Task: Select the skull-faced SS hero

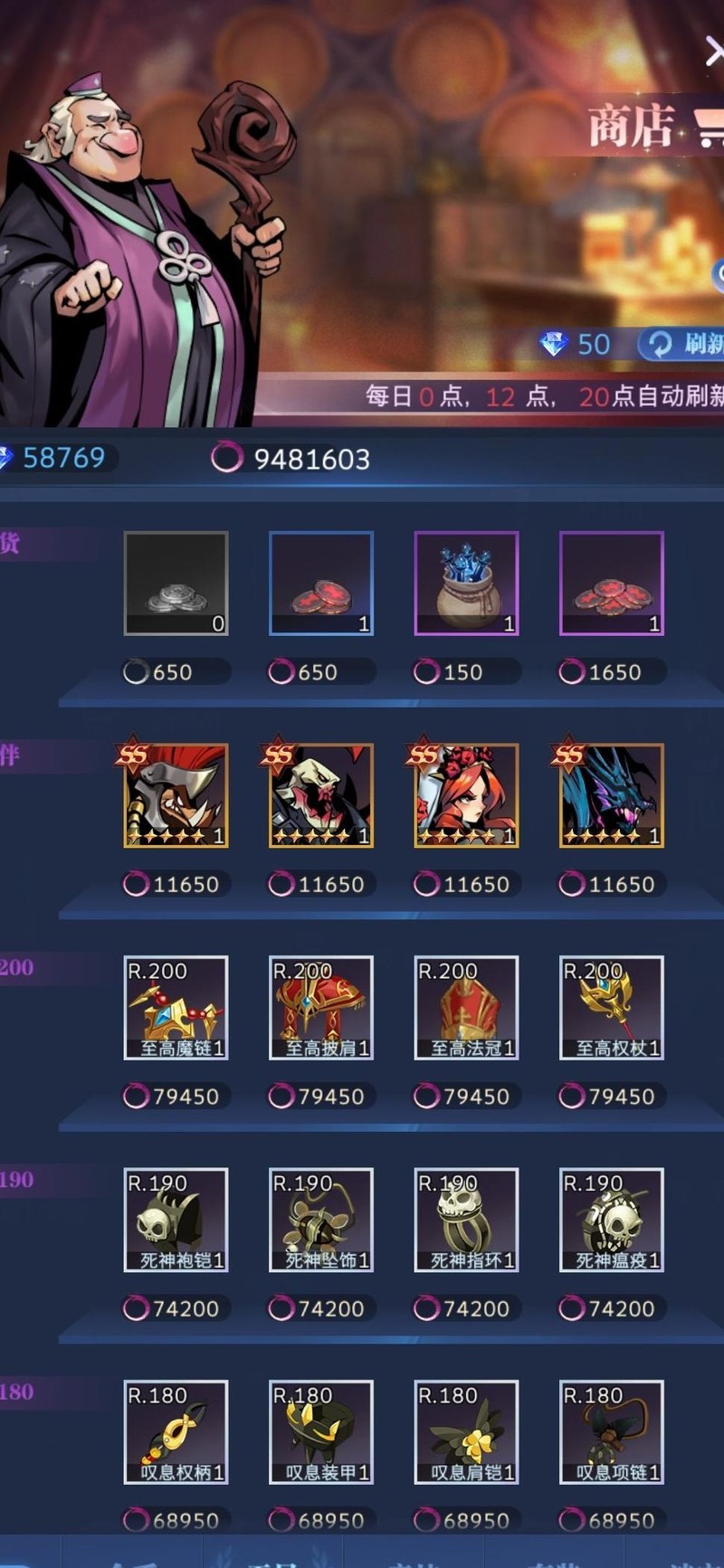Action: [321, 795]
